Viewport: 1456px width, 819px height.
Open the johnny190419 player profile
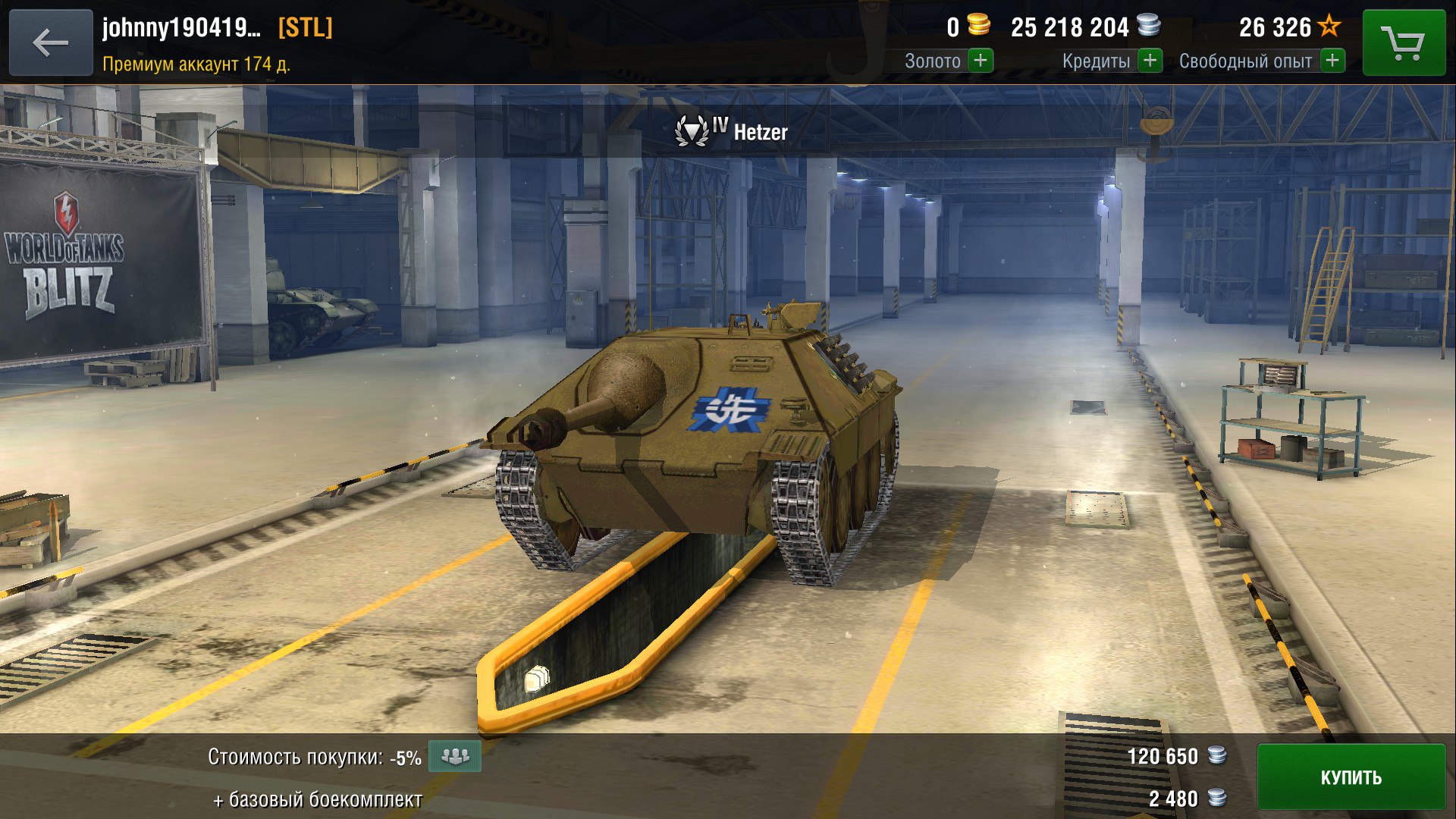(182, 28)
